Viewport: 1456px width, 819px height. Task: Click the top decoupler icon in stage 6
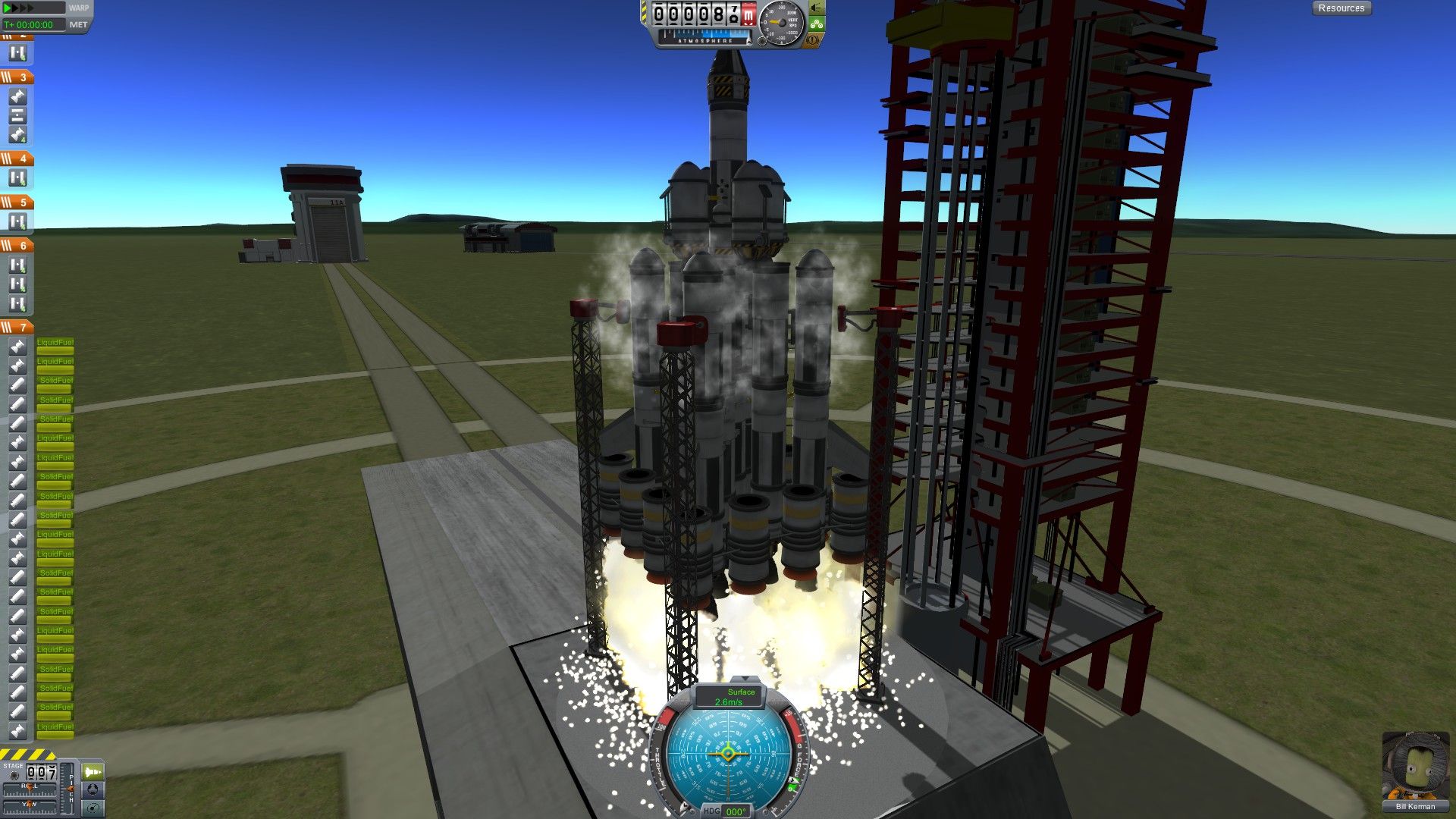17,263
